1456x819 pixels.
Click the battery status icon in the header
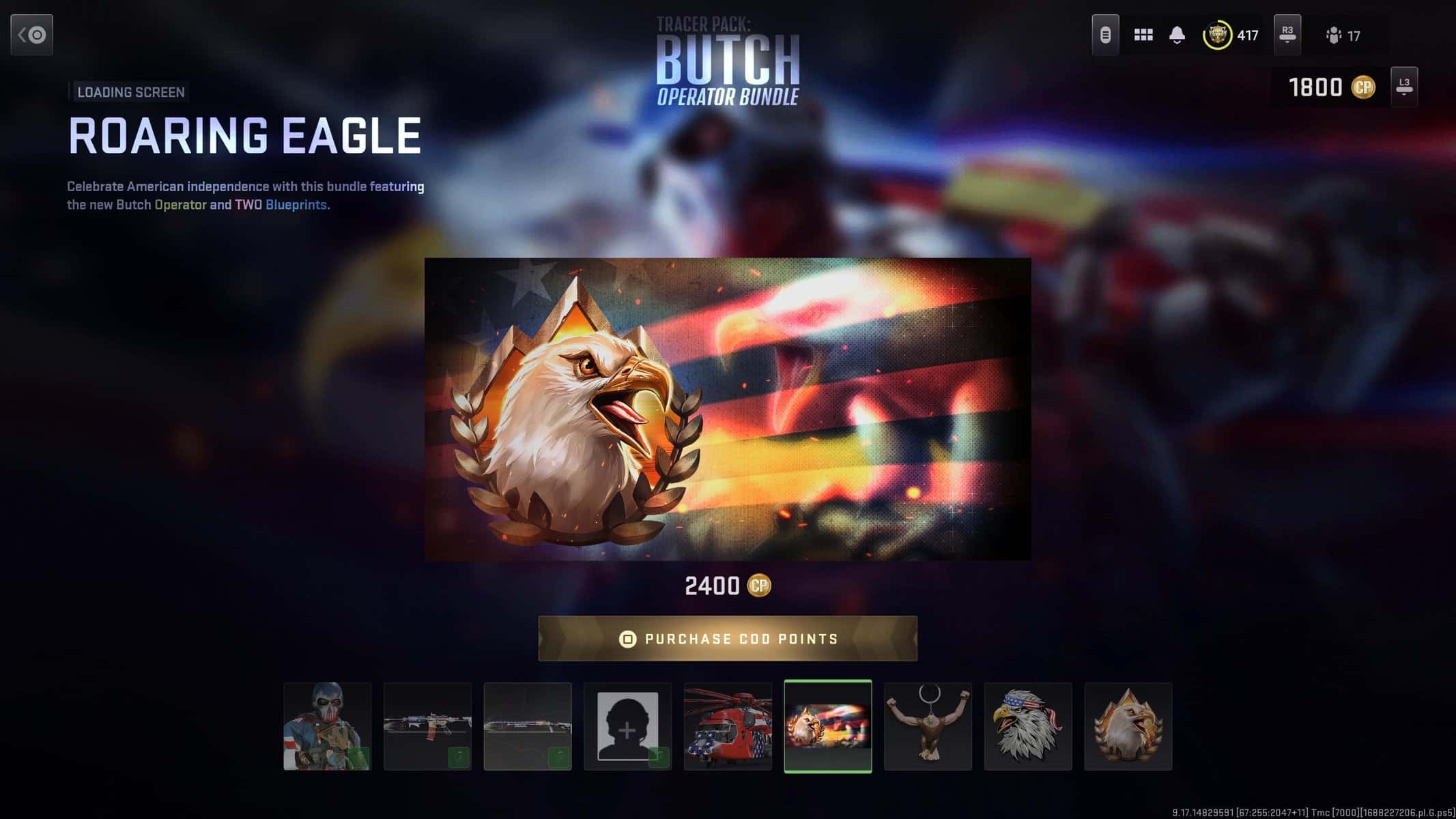coord(1106,34)
